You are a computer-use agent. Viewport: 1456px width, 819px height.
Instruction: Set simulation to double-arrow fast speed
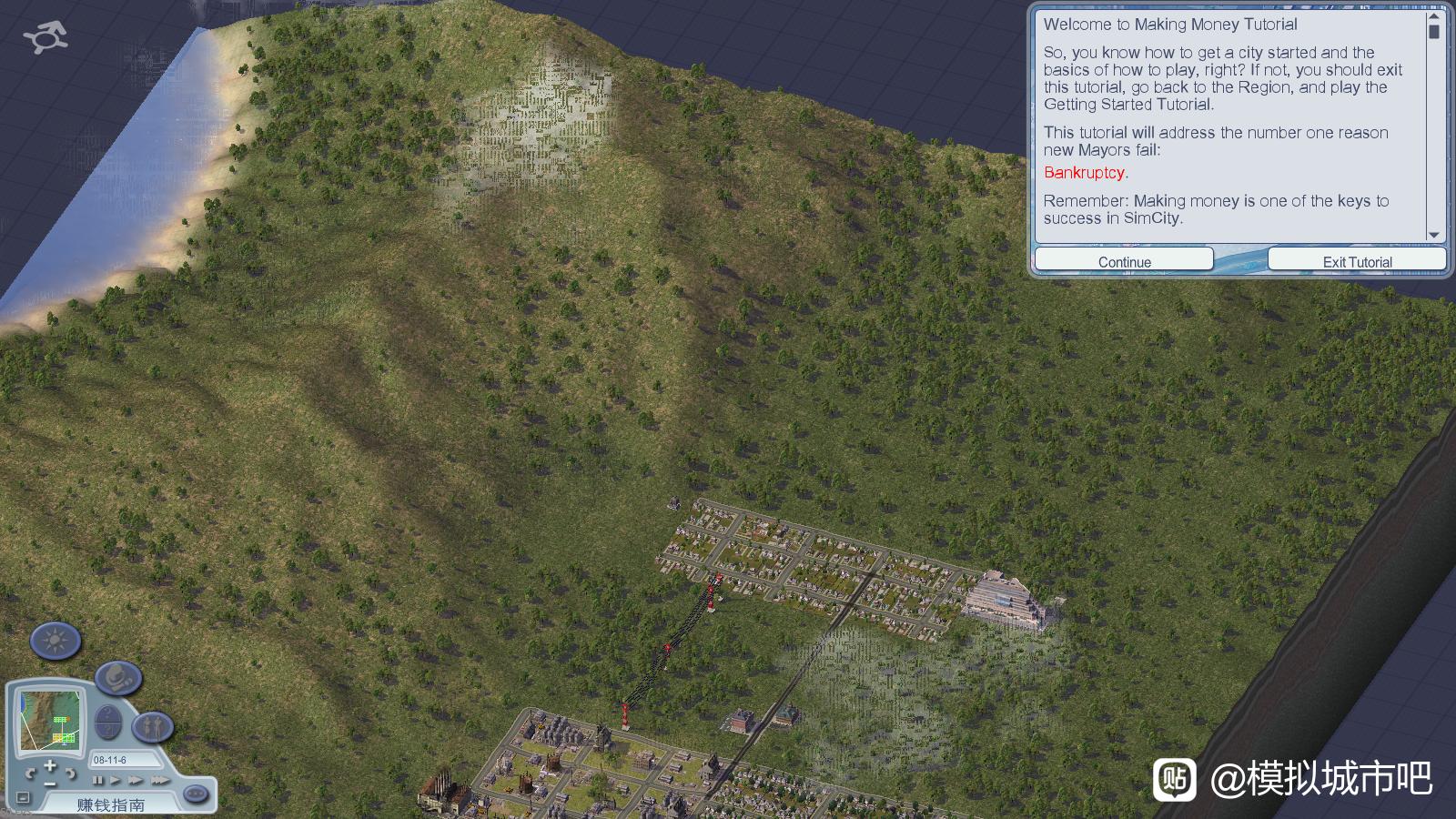pos(136,780)
